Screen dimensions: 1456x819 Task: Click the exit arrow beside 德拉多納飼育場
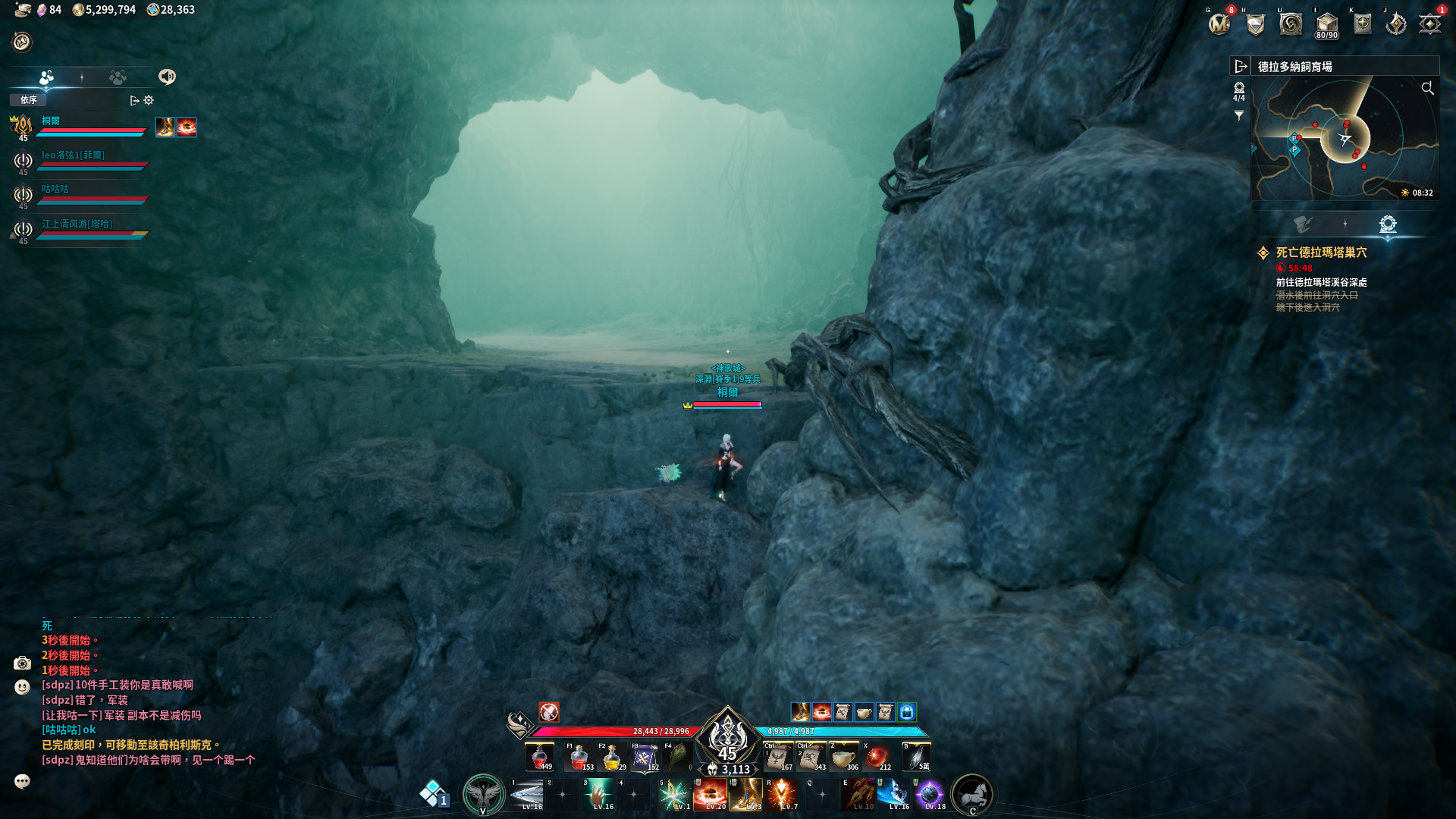pyautogui.click(x=1241, y=67)
